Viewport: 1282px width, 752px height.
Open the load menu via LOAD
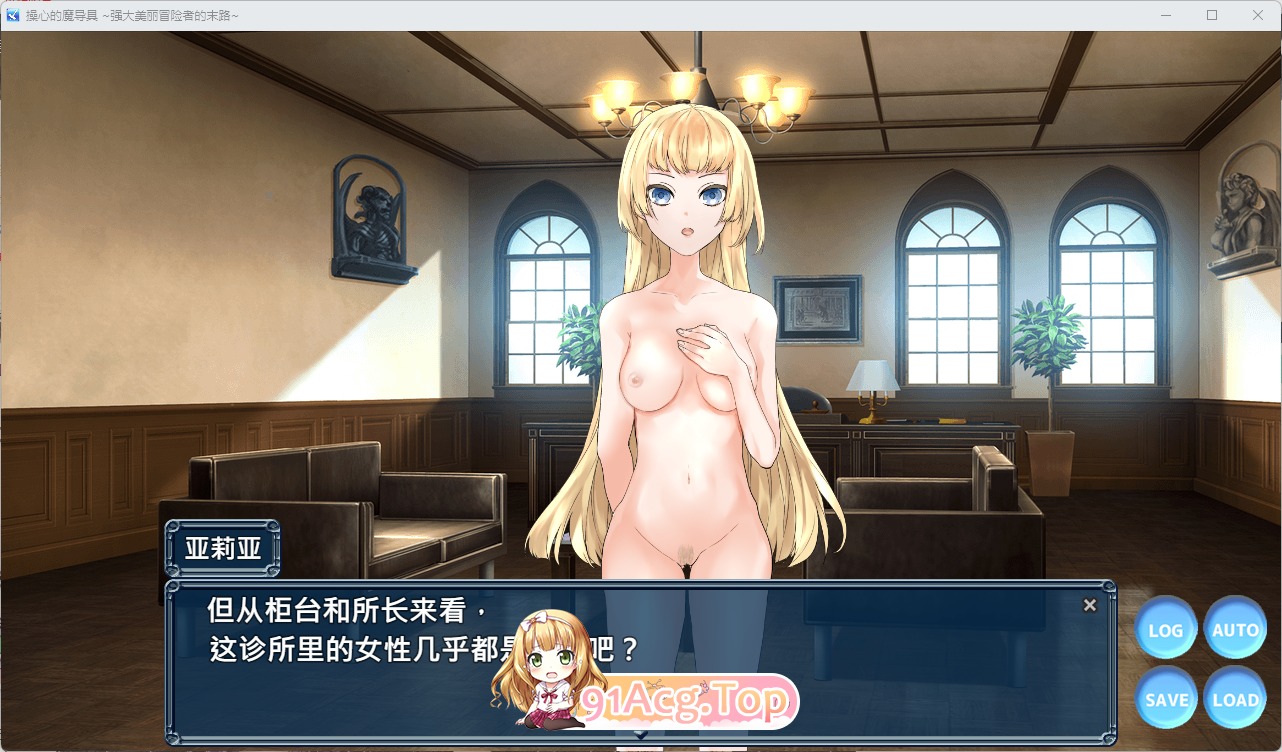coord(1235,699)
